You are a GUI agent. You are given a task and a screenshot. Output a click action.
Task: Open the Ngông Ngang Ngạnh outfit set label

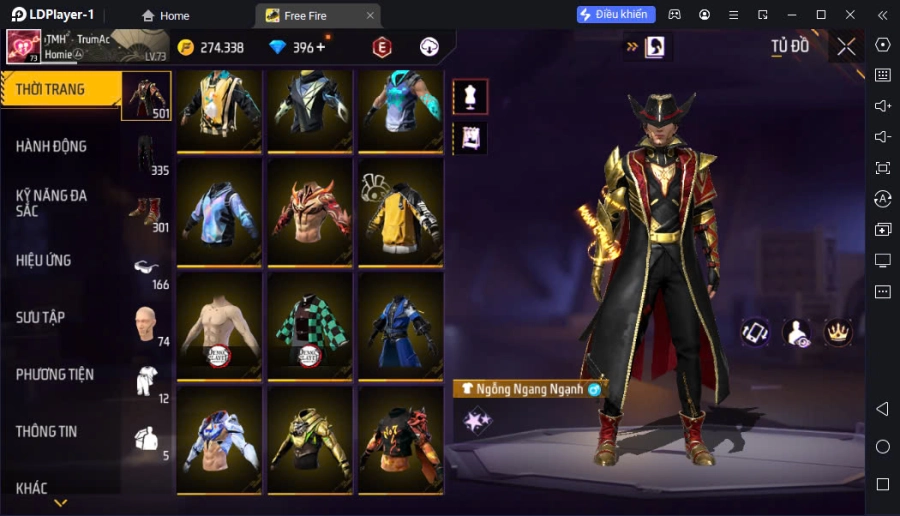click(x=528, y=389)
